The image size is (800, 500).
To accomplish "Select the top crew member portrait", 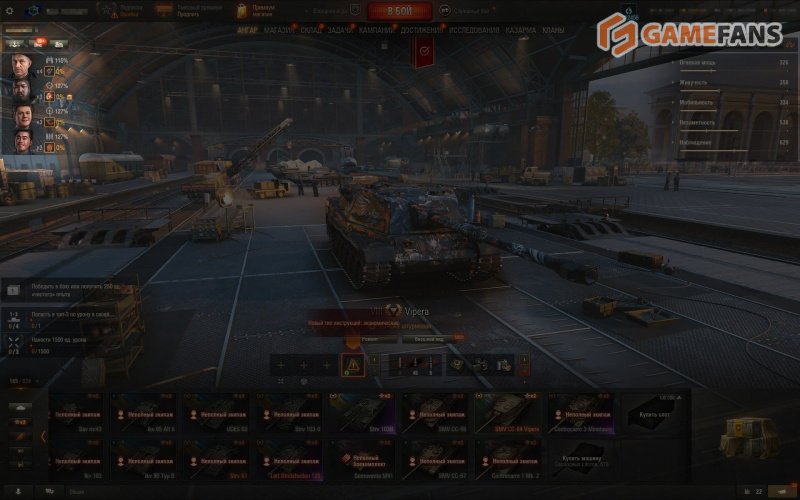I will [x=24, y=65].
